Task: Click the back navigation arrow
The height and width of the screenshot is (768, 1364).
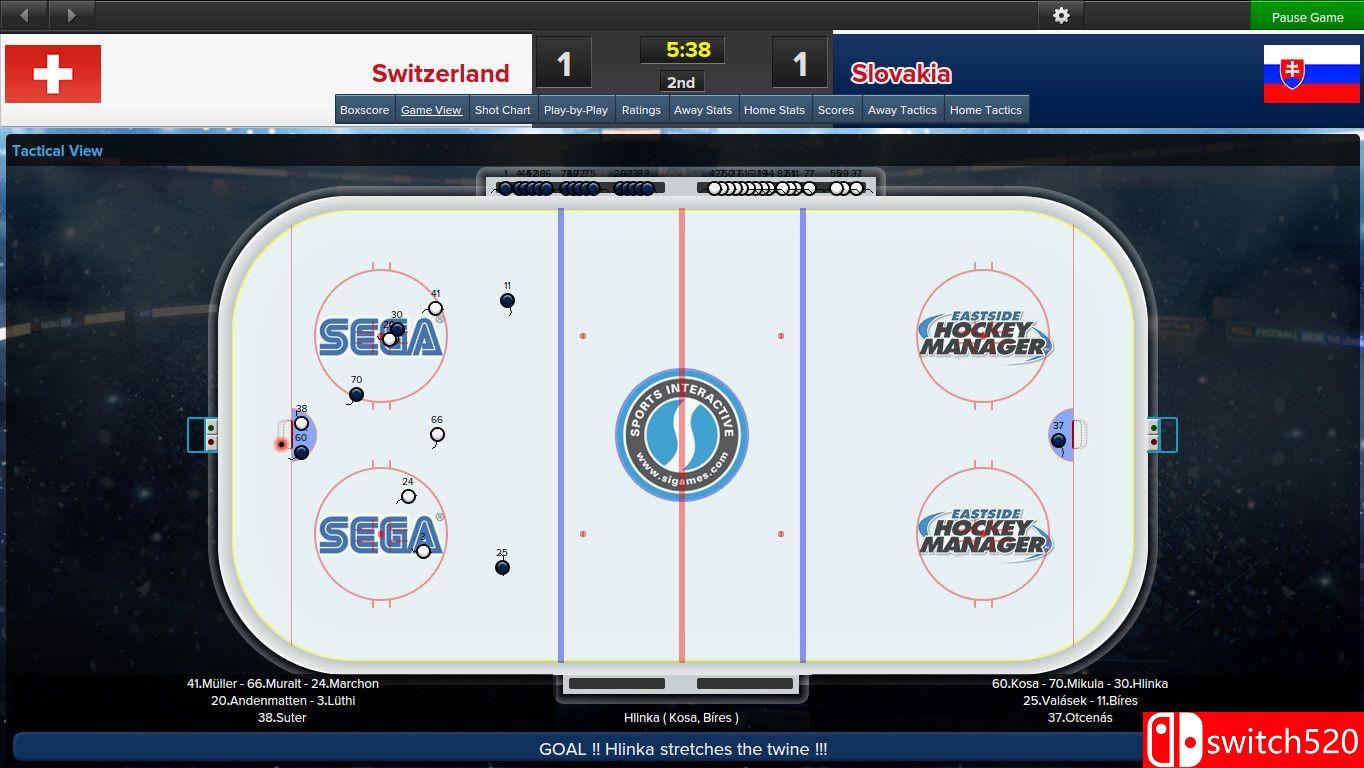Action: [22, 15]
